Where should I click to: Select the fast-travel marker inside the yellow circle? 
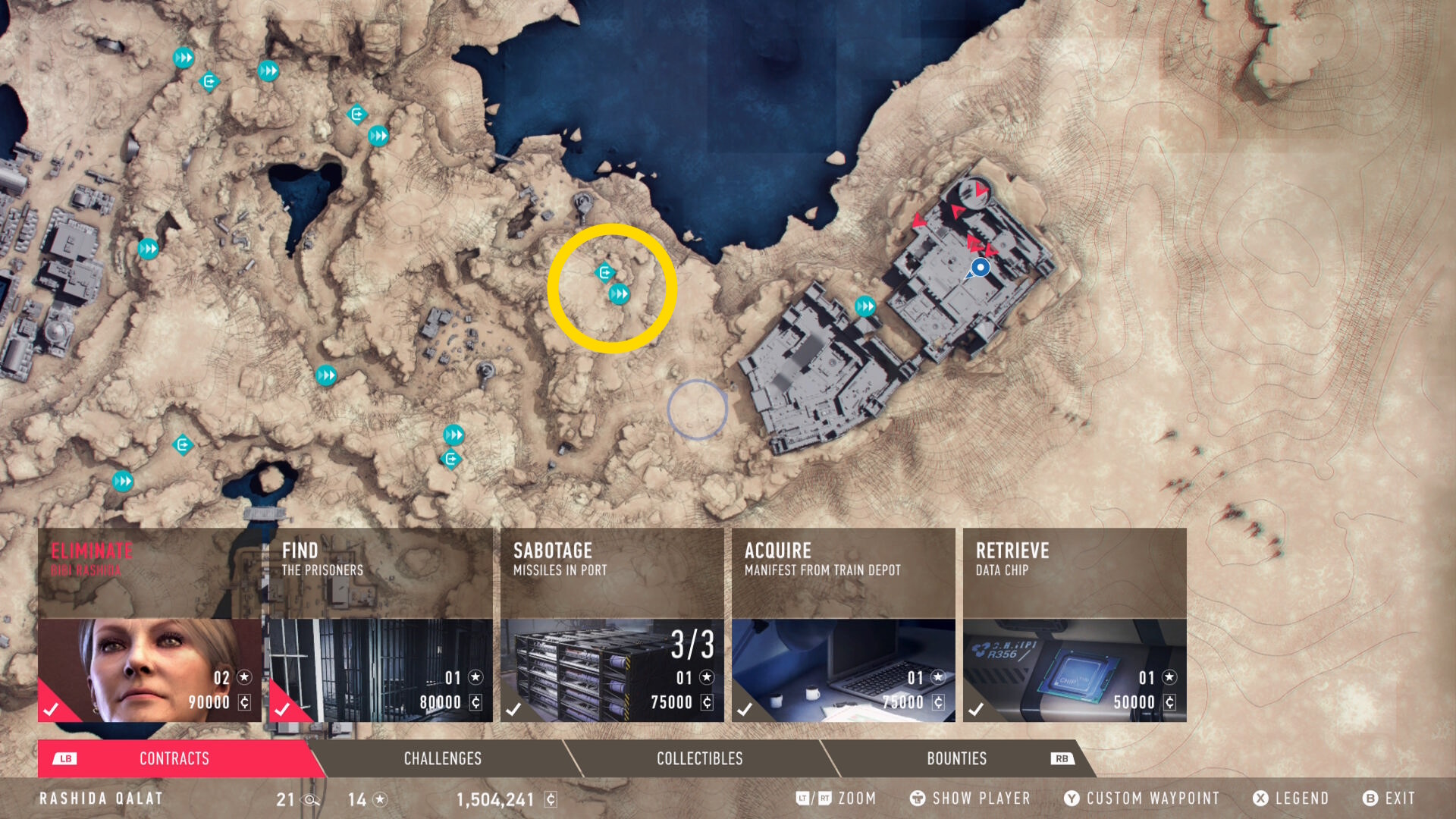click(620, 294)
